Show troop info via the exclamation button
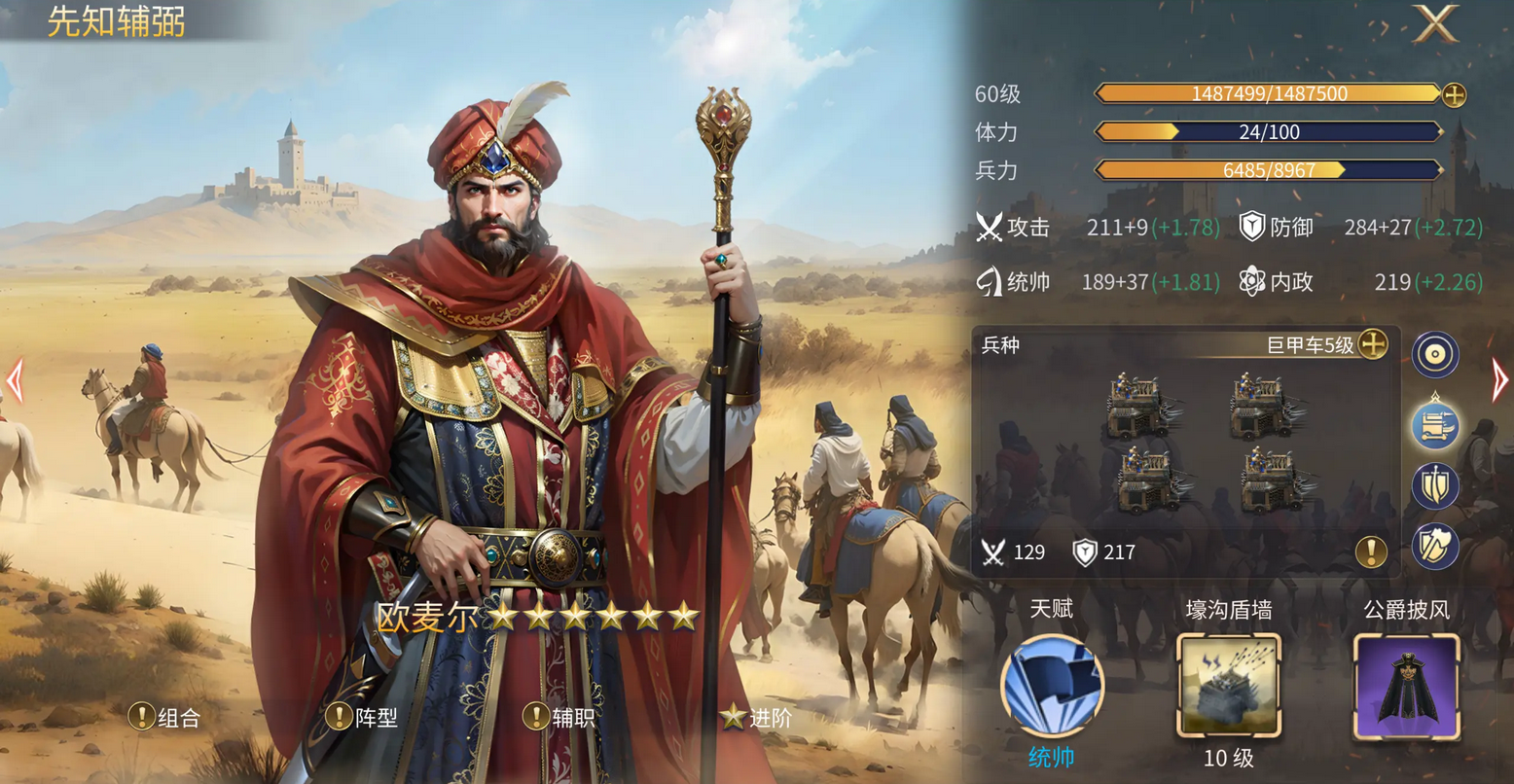Image resolution: width=1514 pixels, height=784 pixels. 1370,552
